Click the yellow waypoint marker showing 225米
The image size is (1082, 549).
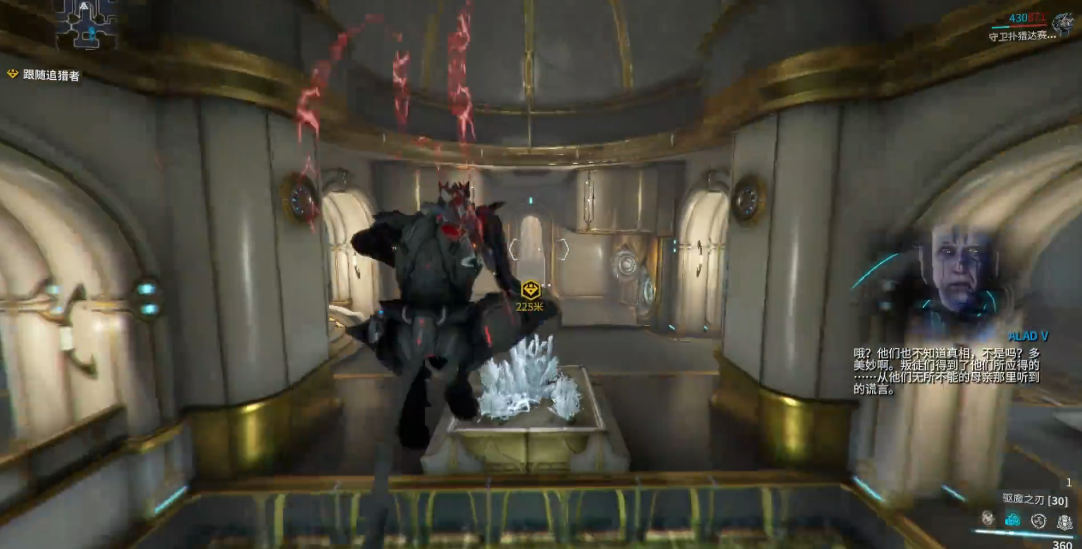click(x=531, y=290)
